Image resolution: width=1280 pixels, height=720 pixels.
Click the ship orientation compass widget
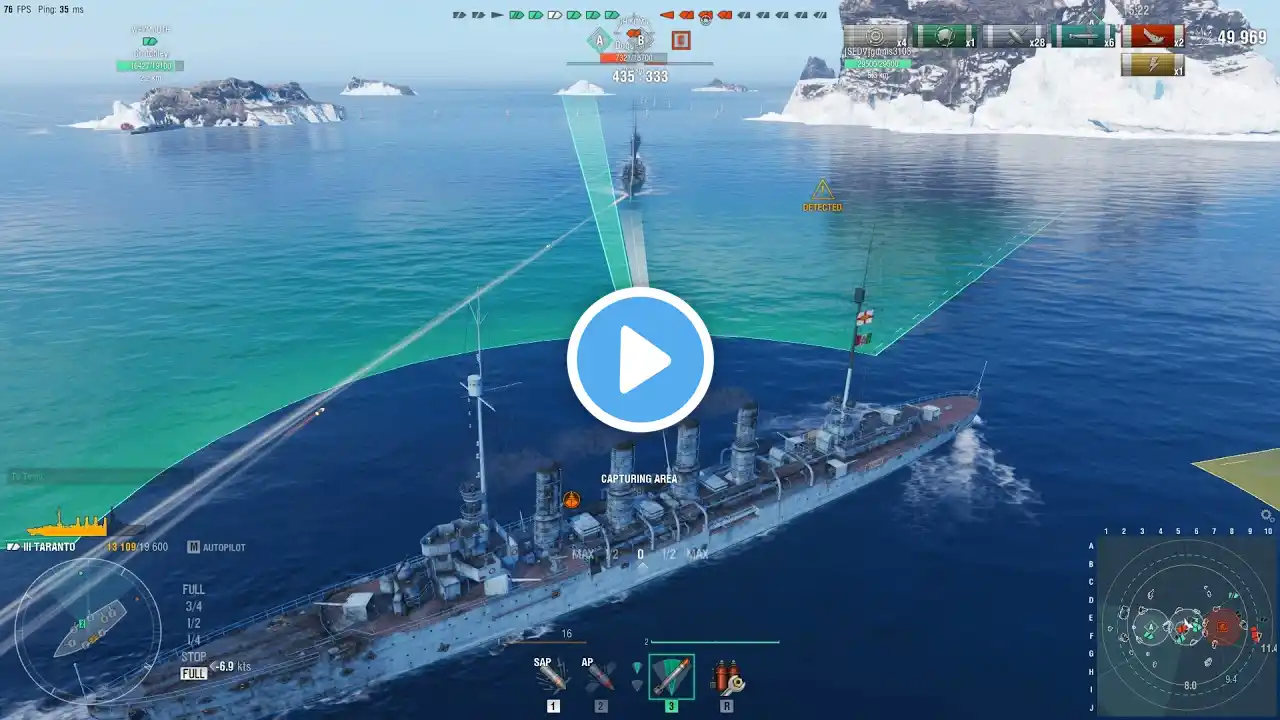[x=88, y=629]
